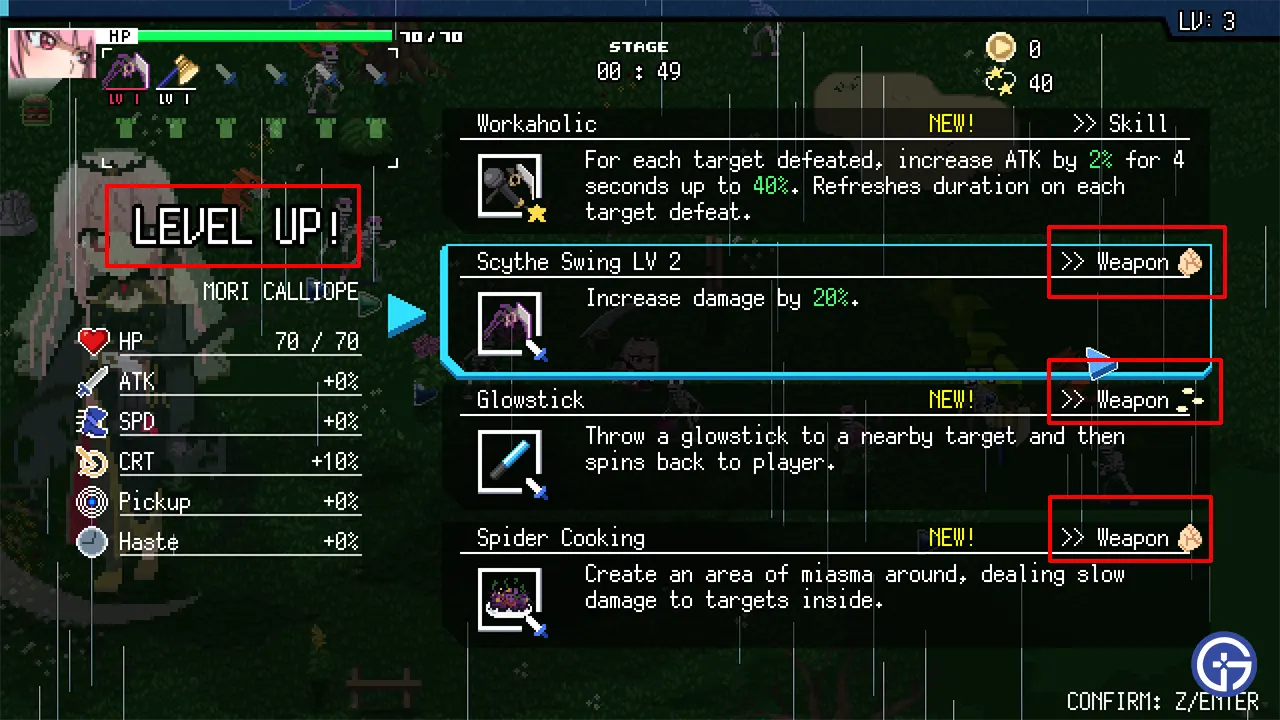Select the equipped scythe weapon slot
Image resolution: width=1280 pixels, height=720 pixels.
(126, 73)
